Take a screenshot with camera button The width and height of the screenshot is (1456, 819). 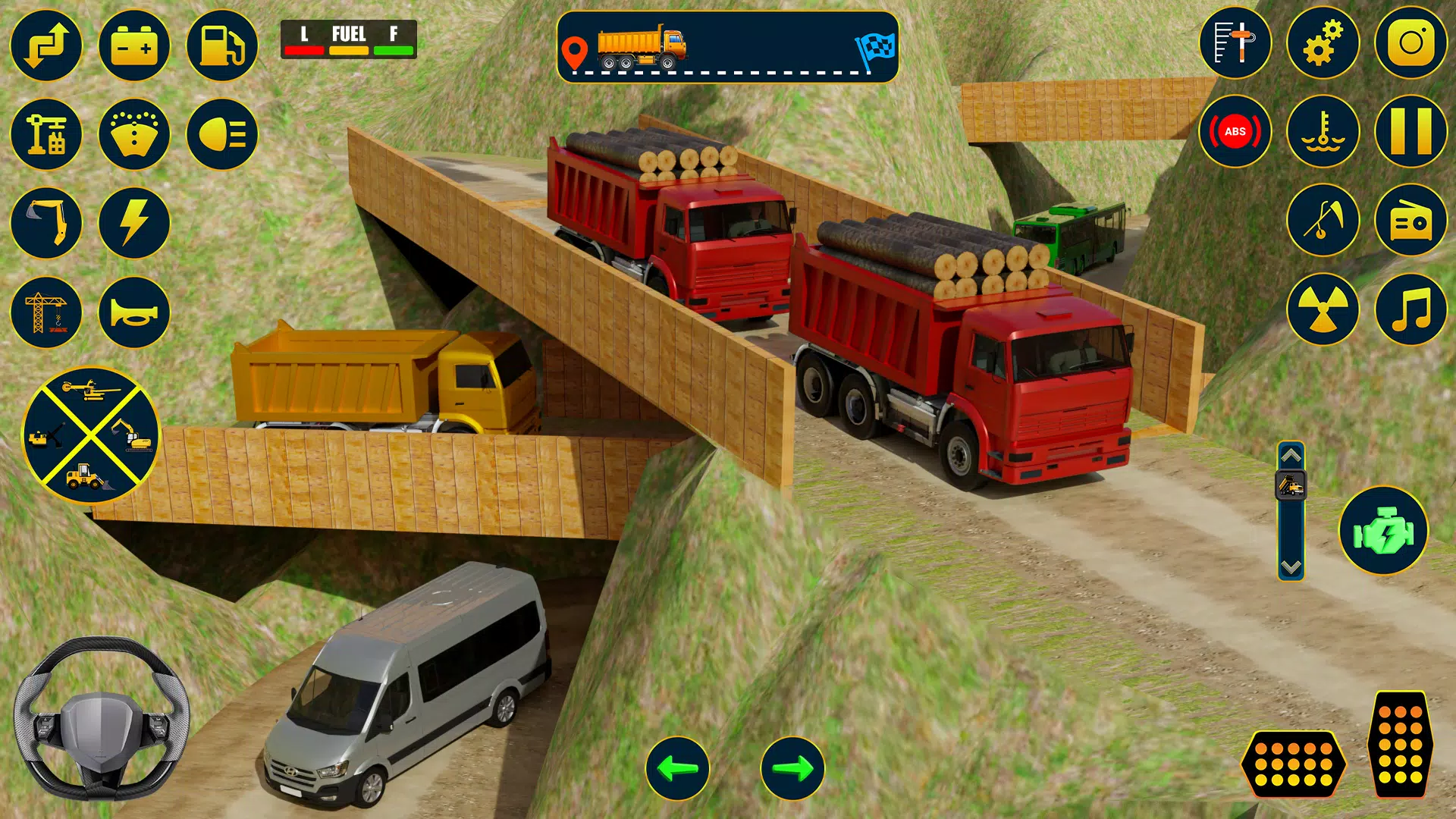(1410, 42)
